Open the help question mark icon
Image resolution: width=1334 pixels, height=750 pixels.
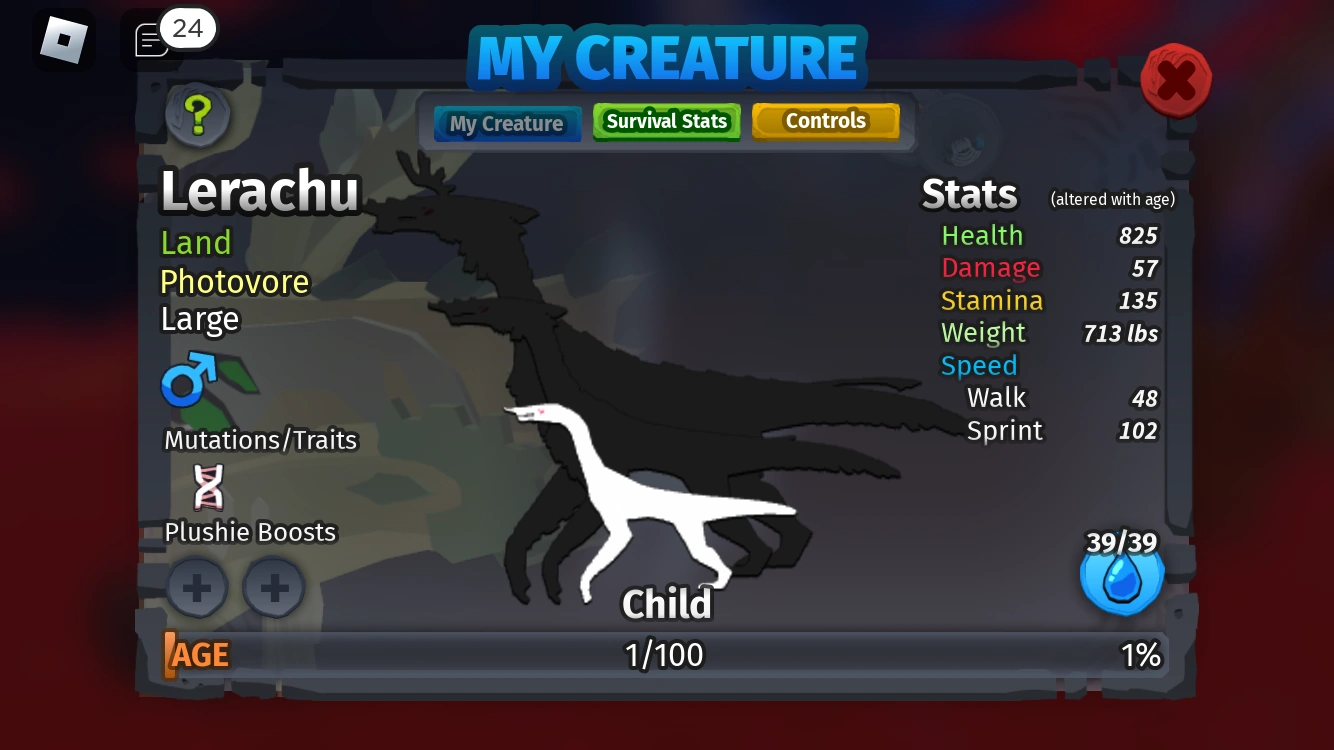coord(197,115)
